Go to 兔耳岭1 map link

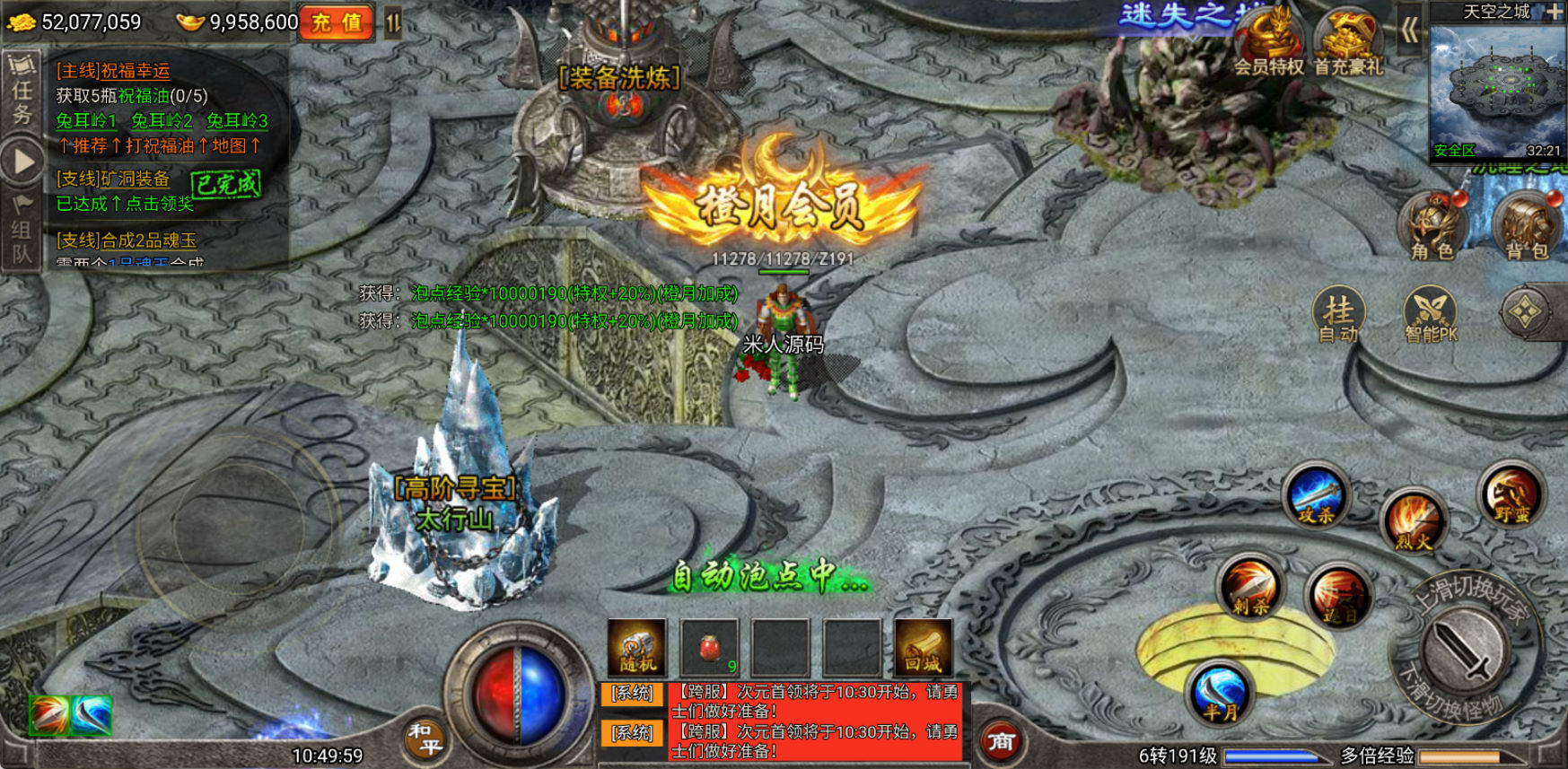tap(86, 120)
